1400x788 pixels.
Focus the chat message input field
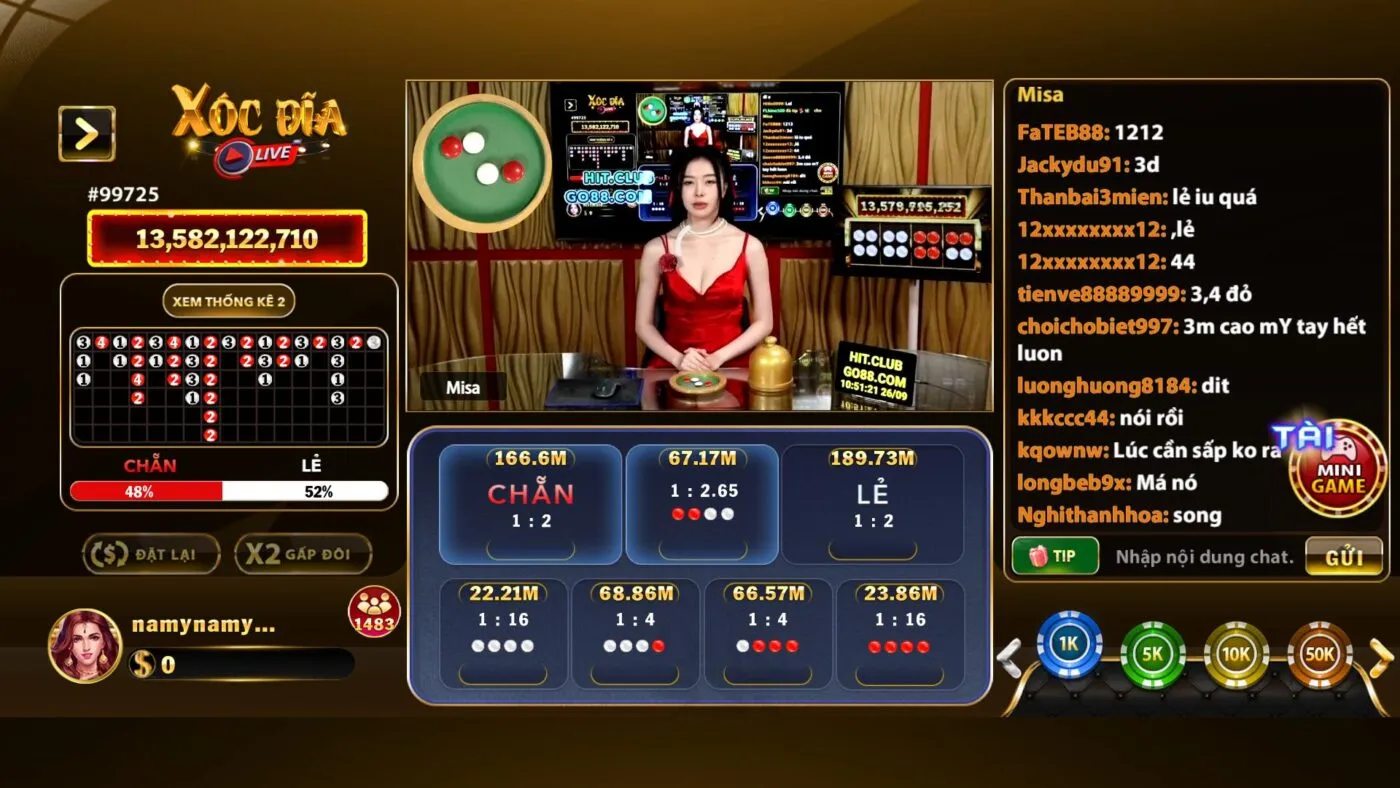click(x=1203, y=557)
